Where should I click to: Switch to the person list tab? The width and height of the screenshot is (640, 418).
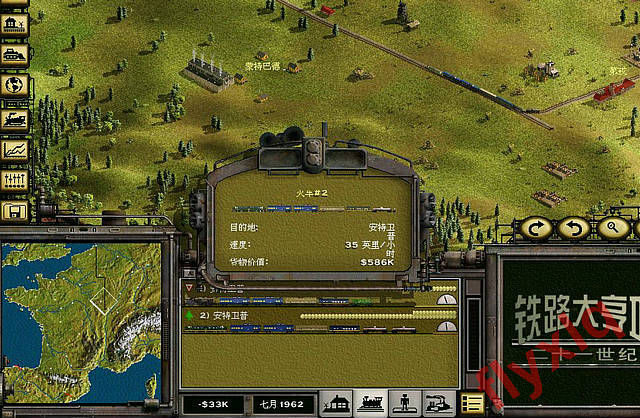pos(404,403)
